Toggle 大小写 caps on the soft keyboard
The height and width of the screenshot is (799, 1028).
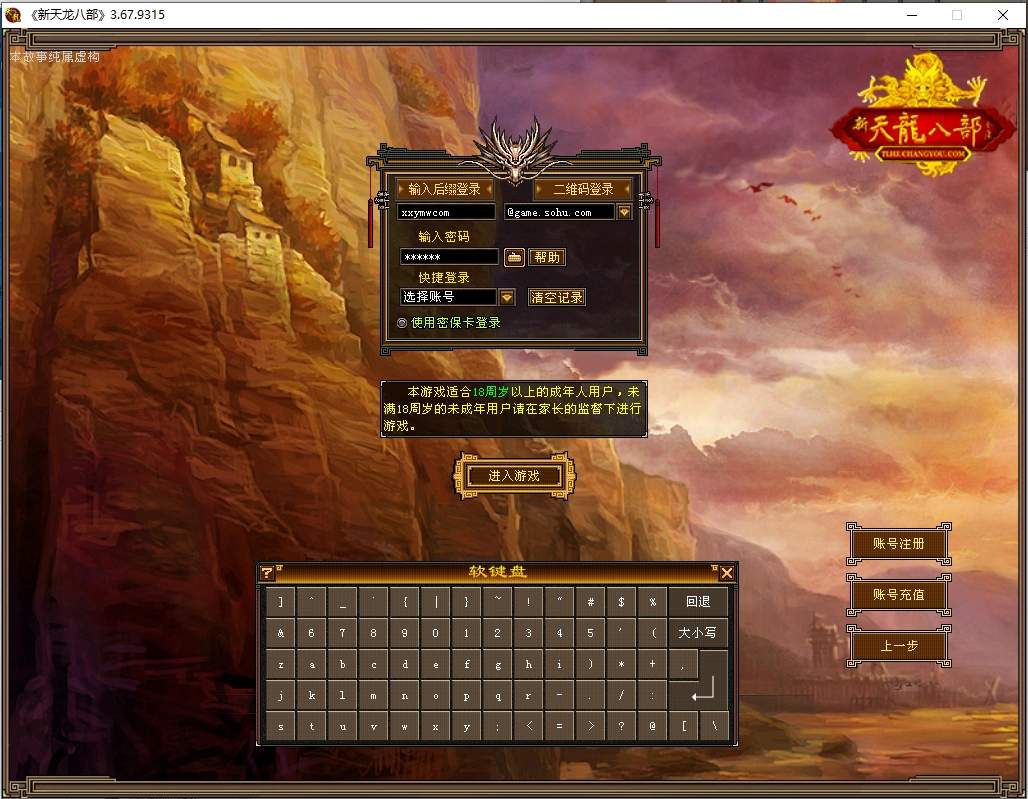click(x=697, y=633)
